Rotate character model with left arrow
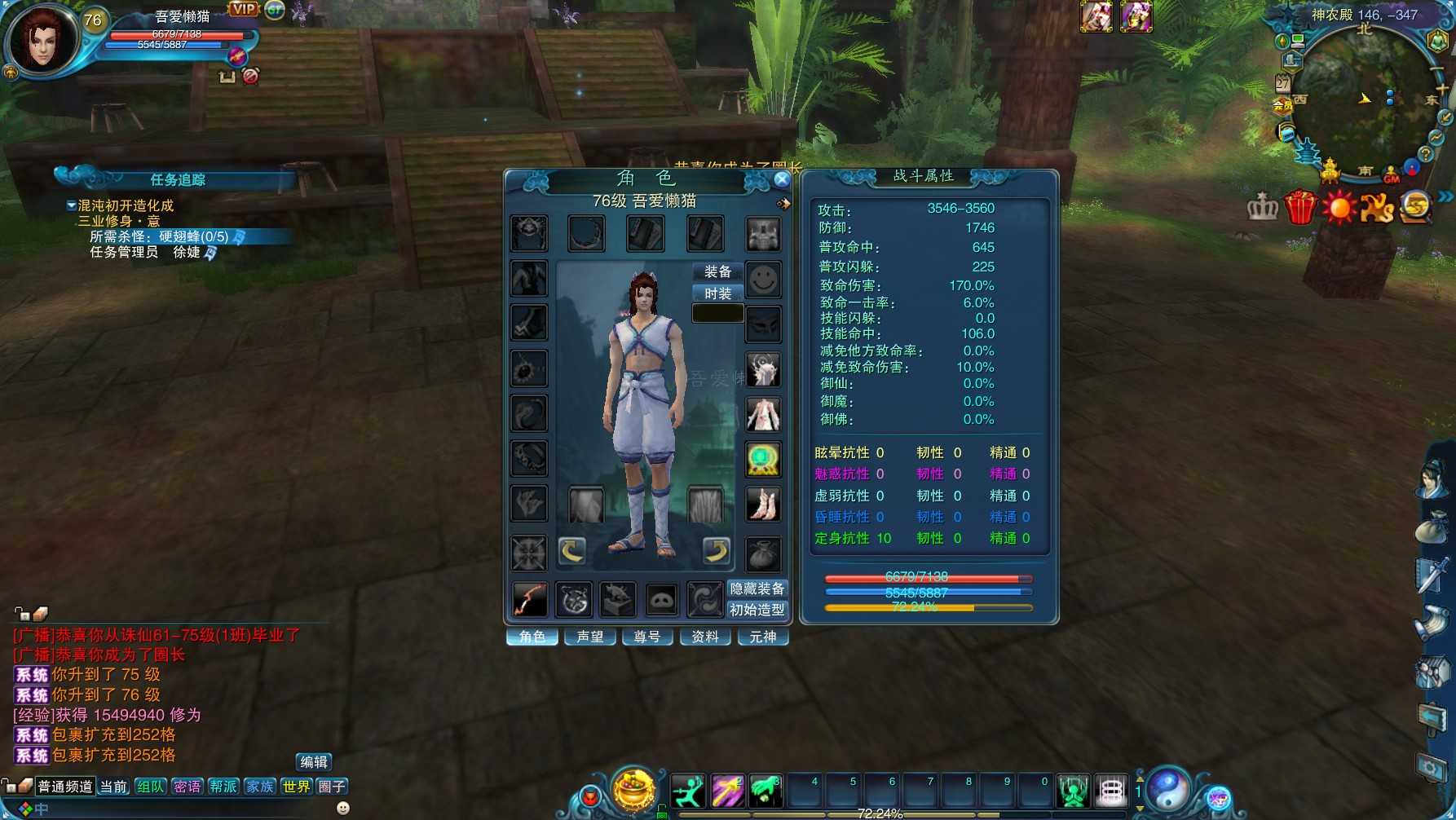The width and height of the screenshot is (1456, 820). coord(572,552)
